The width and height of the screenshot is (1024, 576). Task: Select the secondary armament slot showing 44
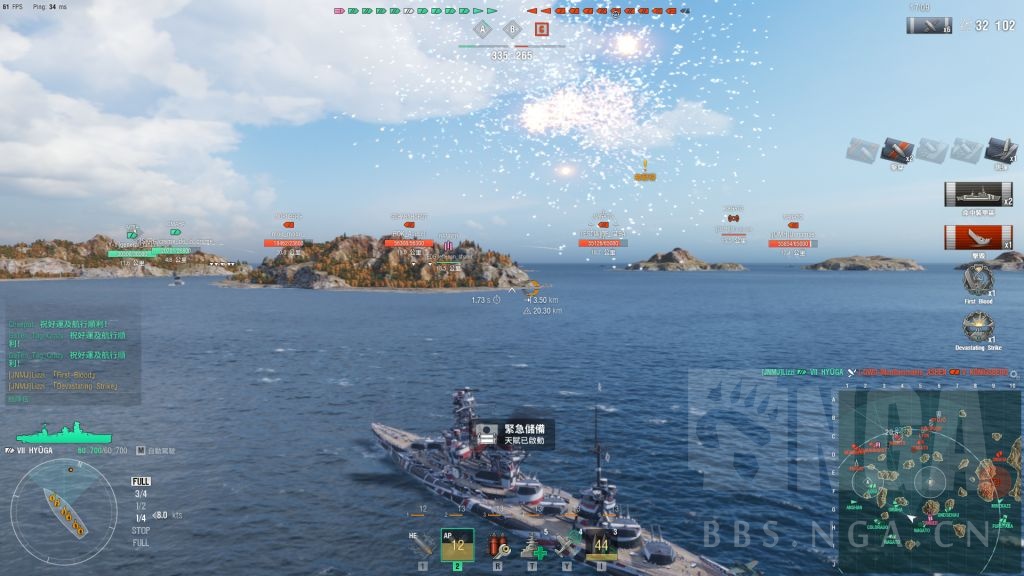pos(601,545)
